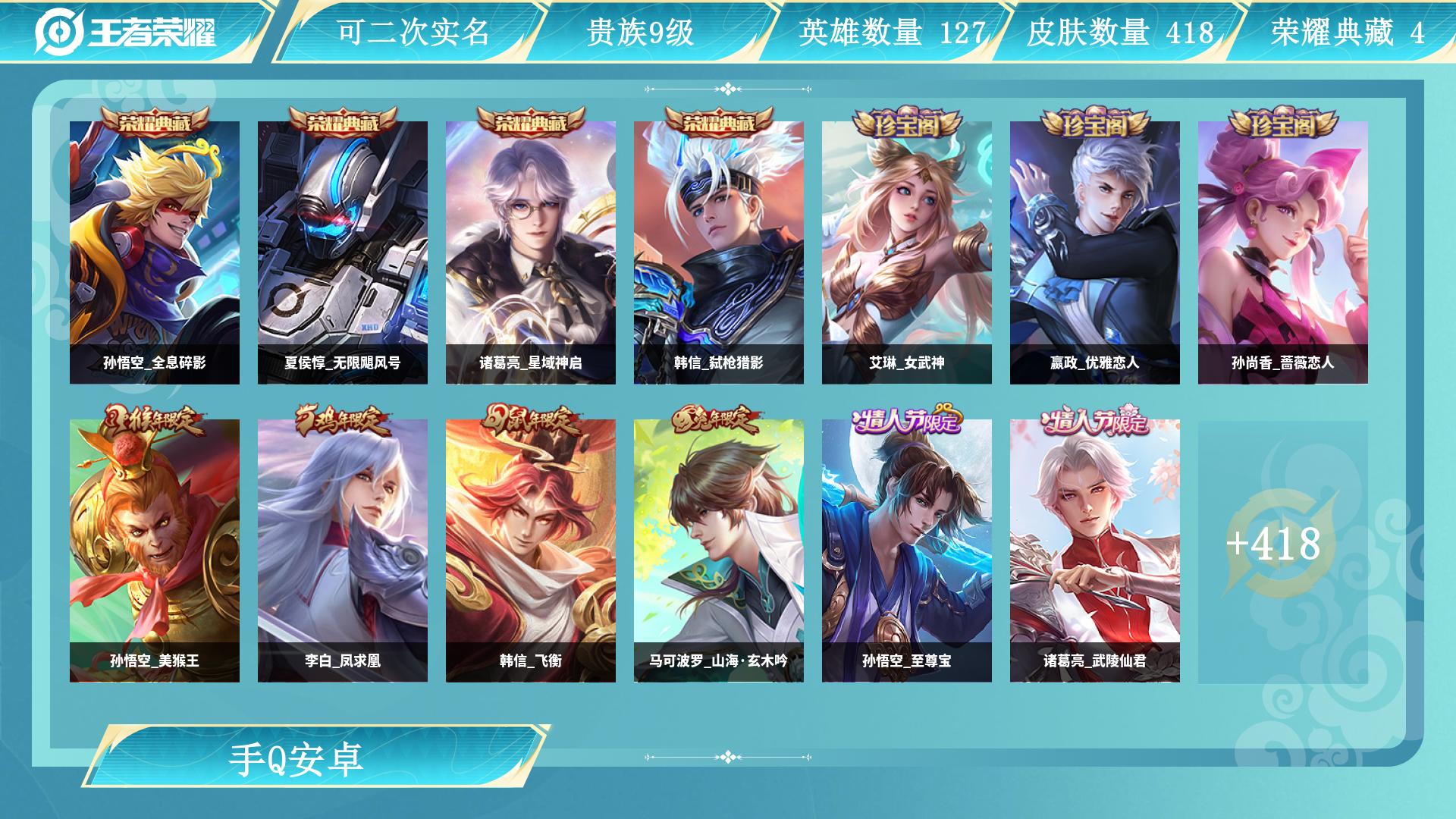
Task: Open the 夏侯惇_无限飓风号 skin card
Action: pyautogui.click(x=343, y=253)
